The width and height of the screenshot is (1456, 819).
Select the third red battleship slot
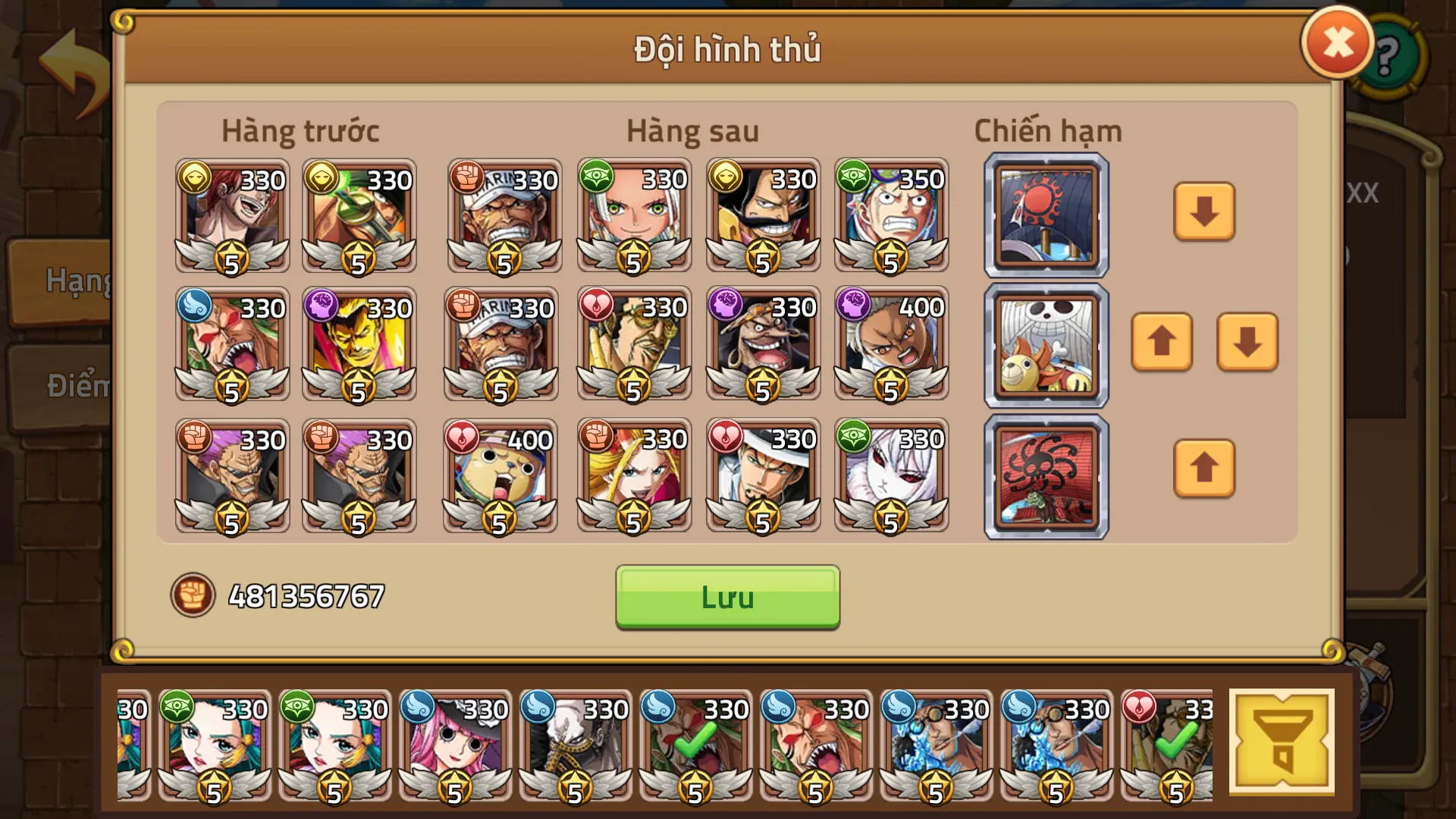(1045, 475)
